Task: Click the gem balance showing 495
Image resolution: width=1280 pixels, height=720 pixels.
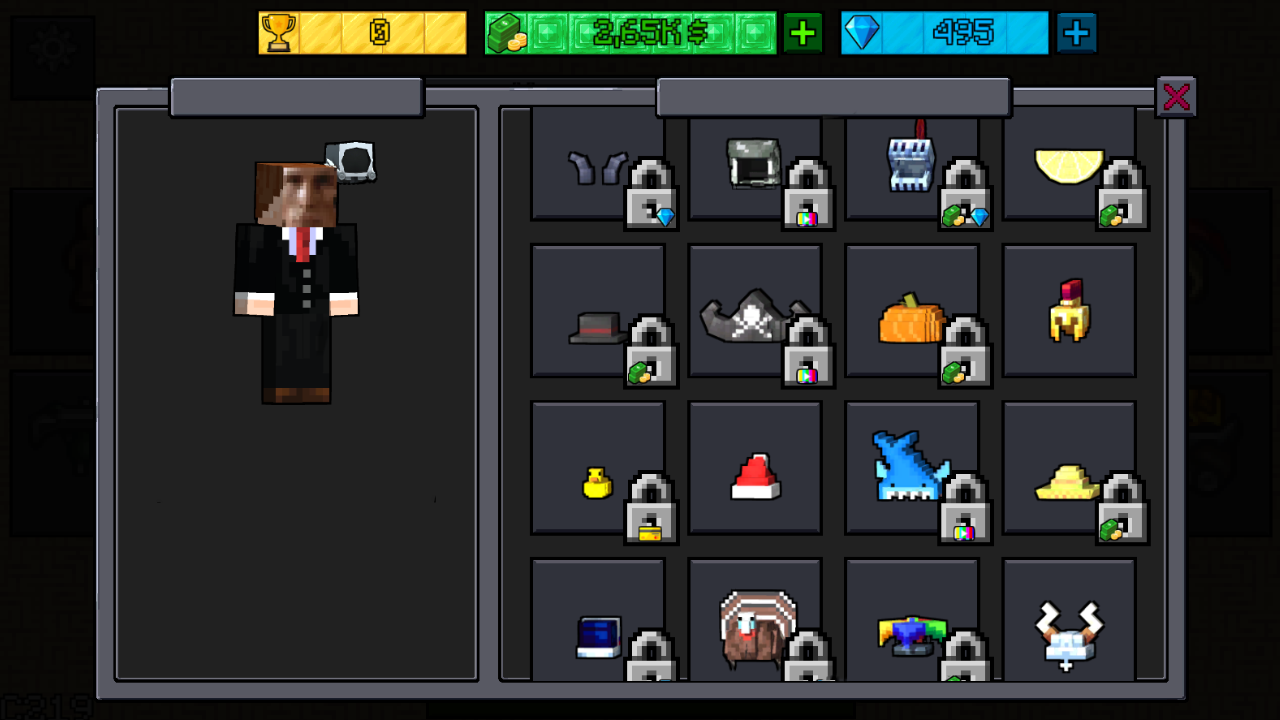Action: (x=945, y=31)
